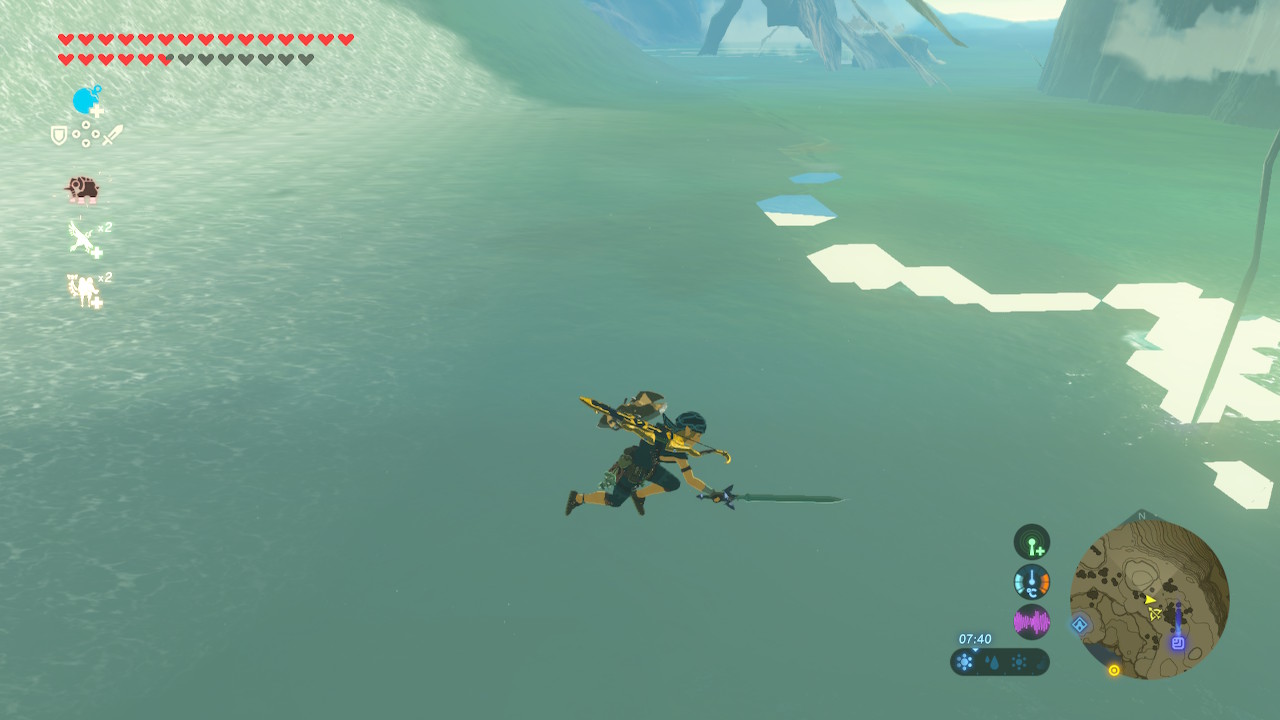Click the sword quick-select icon

pyautogui.click(x=112, y=135)
